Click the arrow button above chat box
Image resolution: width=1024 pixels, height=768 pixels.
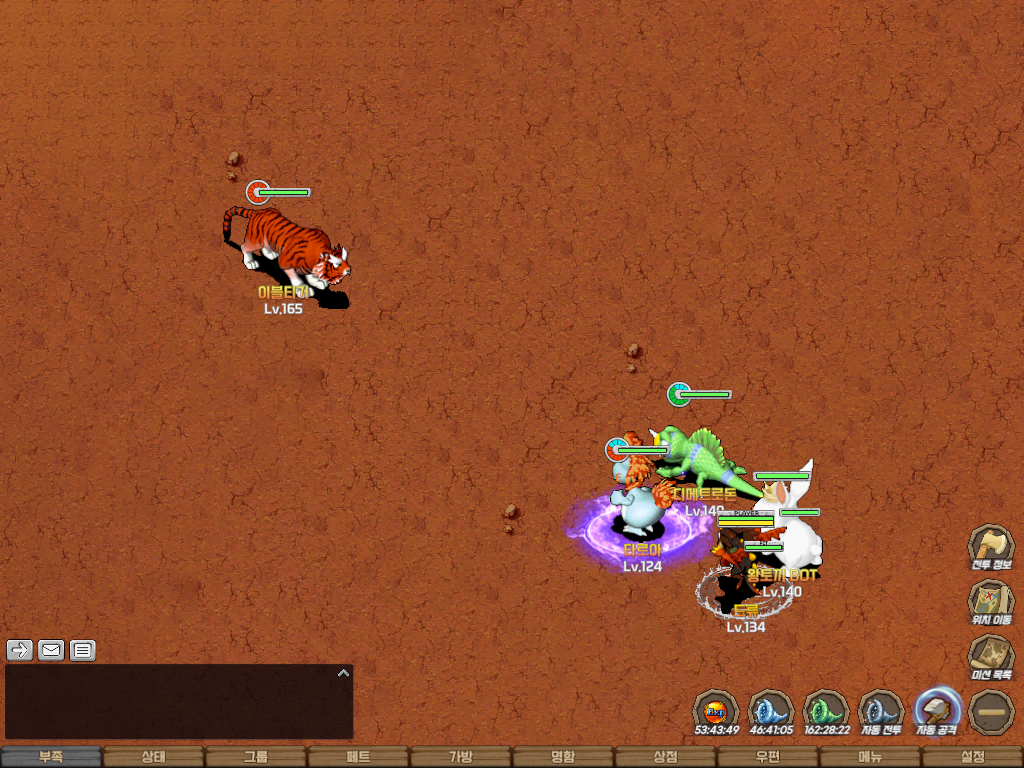(20, 650)
